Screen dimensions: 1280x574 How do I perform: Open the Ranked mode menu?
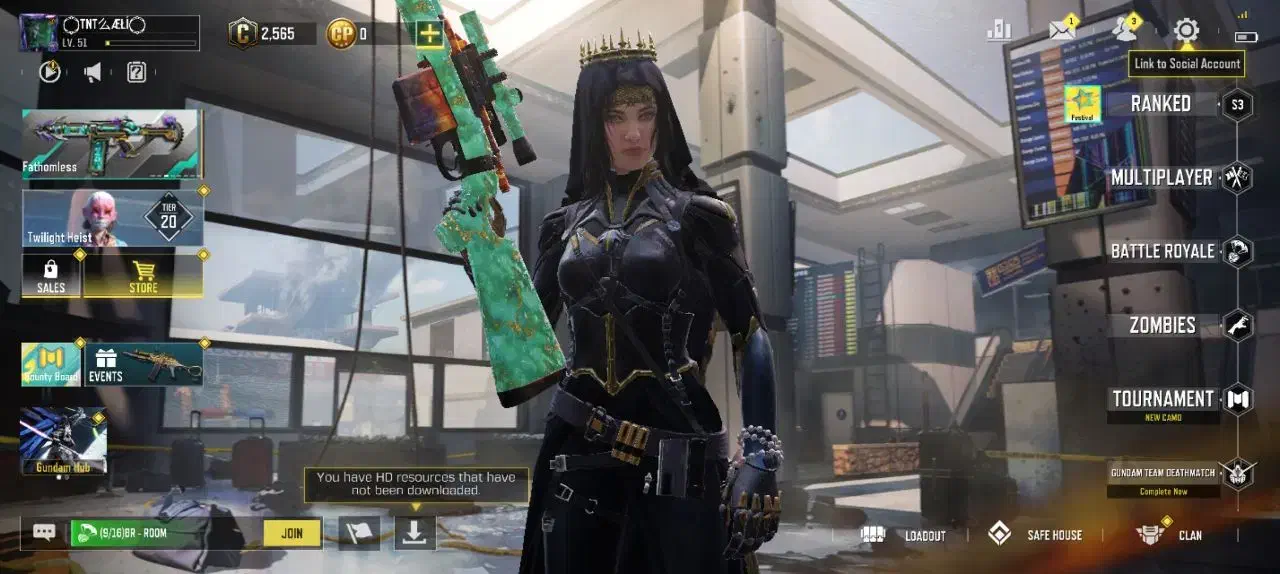pos(1161,104)
